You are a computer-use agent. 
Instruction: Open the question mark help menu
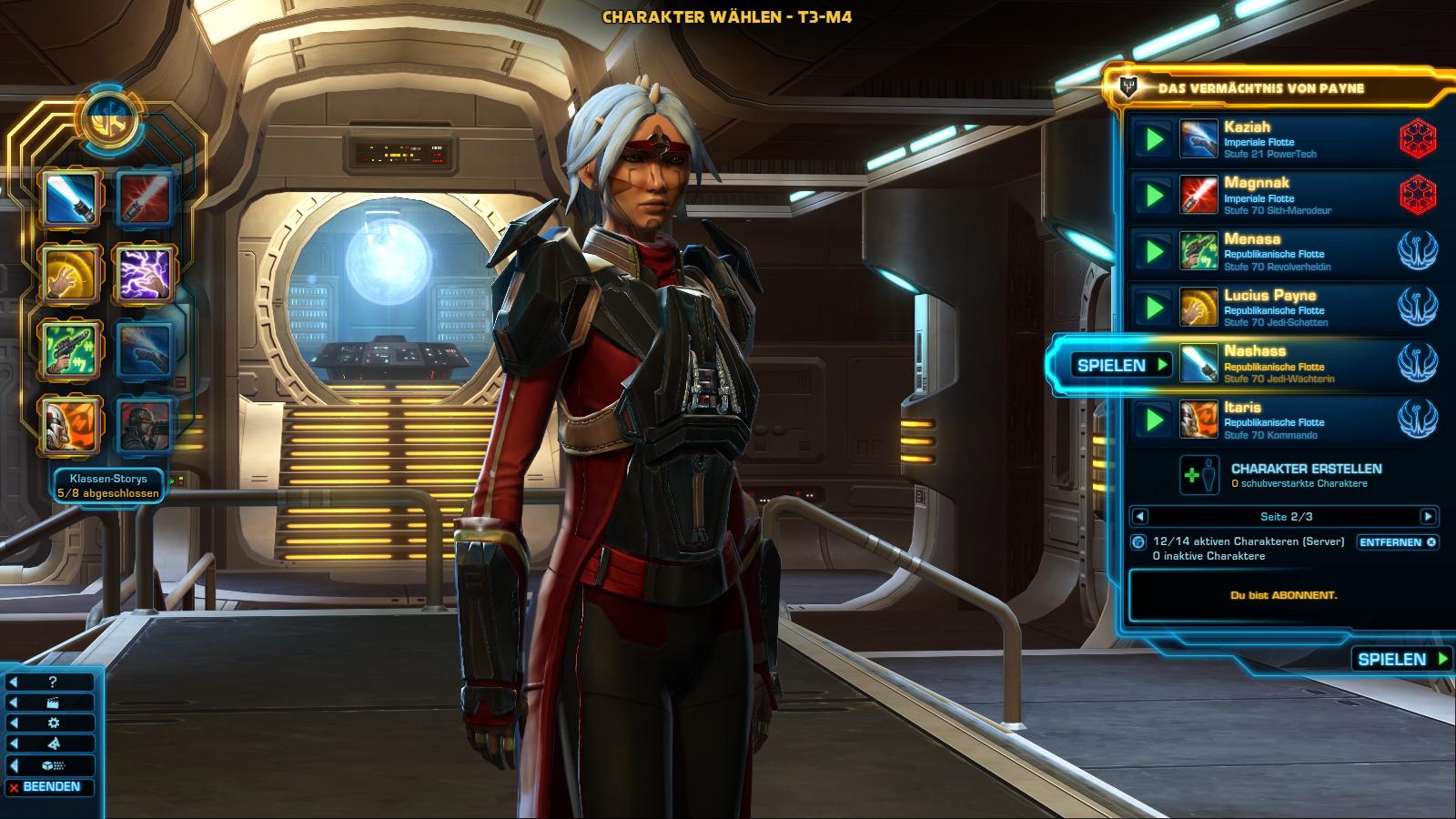[53, 682]
